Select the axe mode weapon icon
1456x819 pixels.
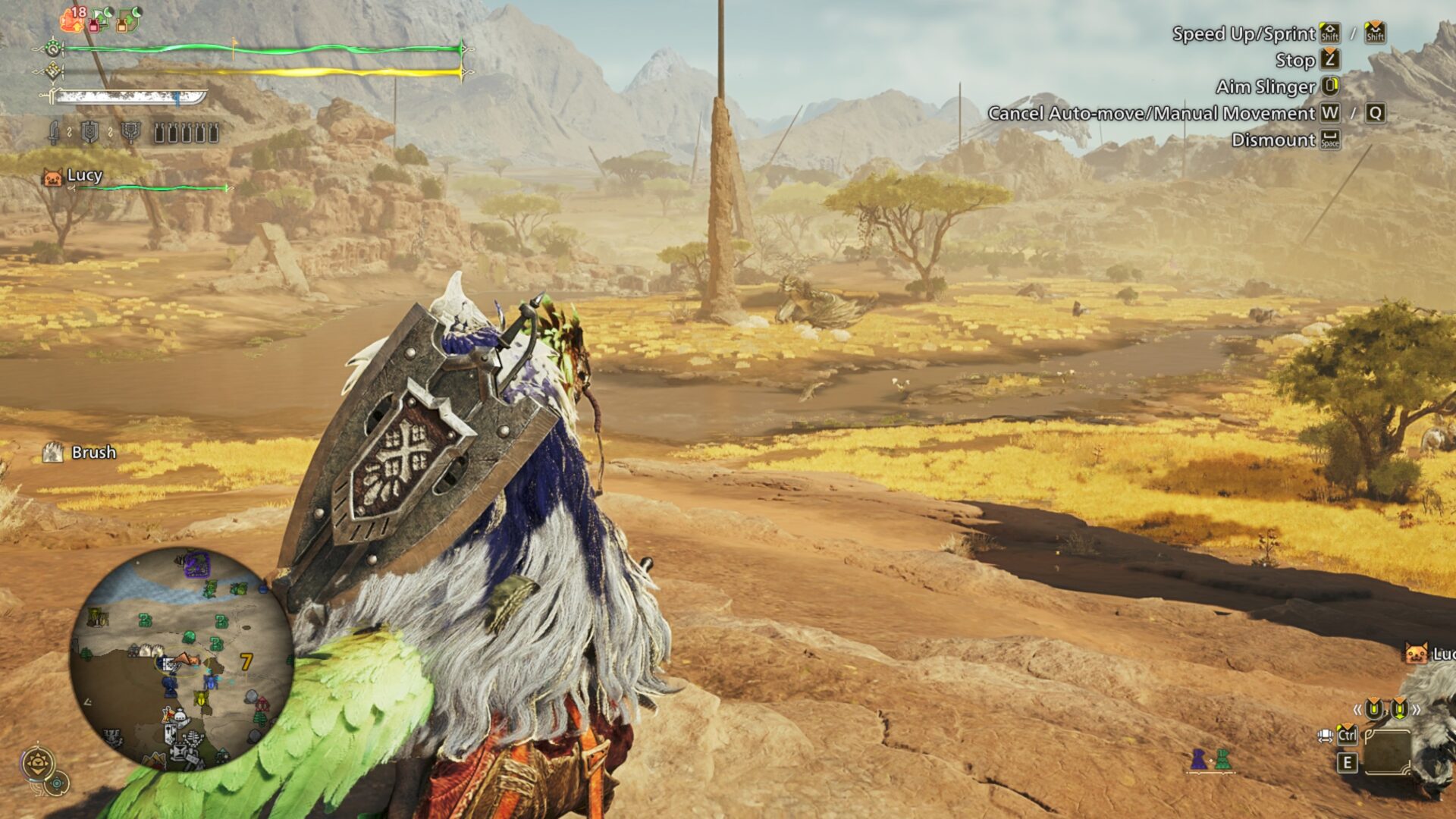pyautogui.click(x=132, y=133)
